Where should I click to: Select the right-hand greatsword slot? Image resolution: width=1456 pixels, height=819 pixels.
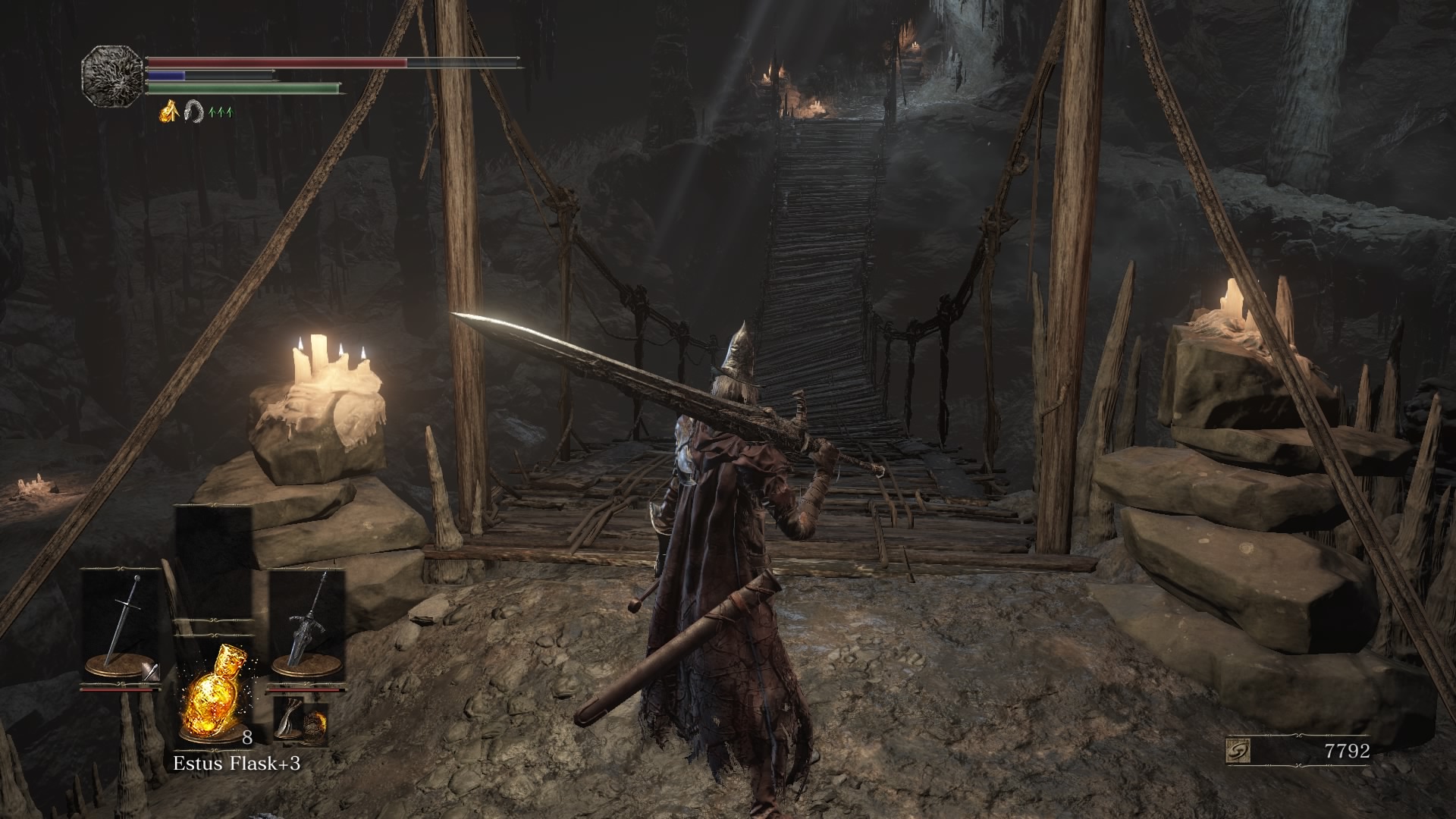[x=307, y=623]
